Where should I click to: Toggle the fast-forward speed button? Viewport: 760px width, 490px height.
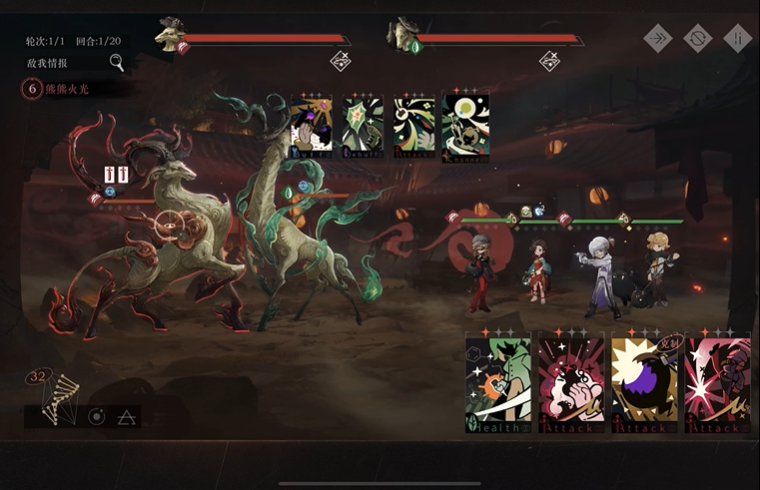click(658, 38)
